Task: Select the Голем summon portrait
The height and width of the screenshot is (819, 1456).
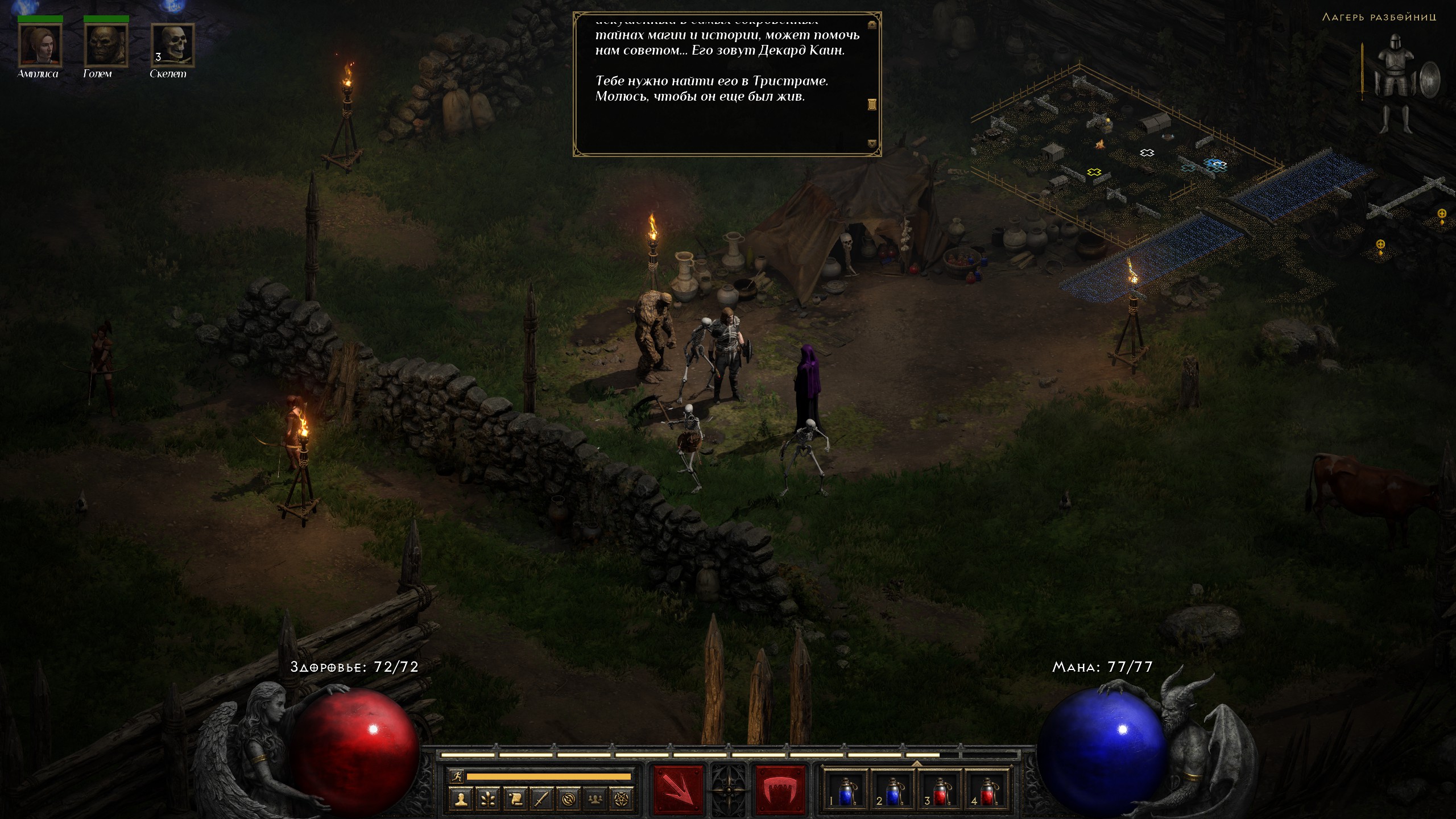Action: (x=106, y=45)
